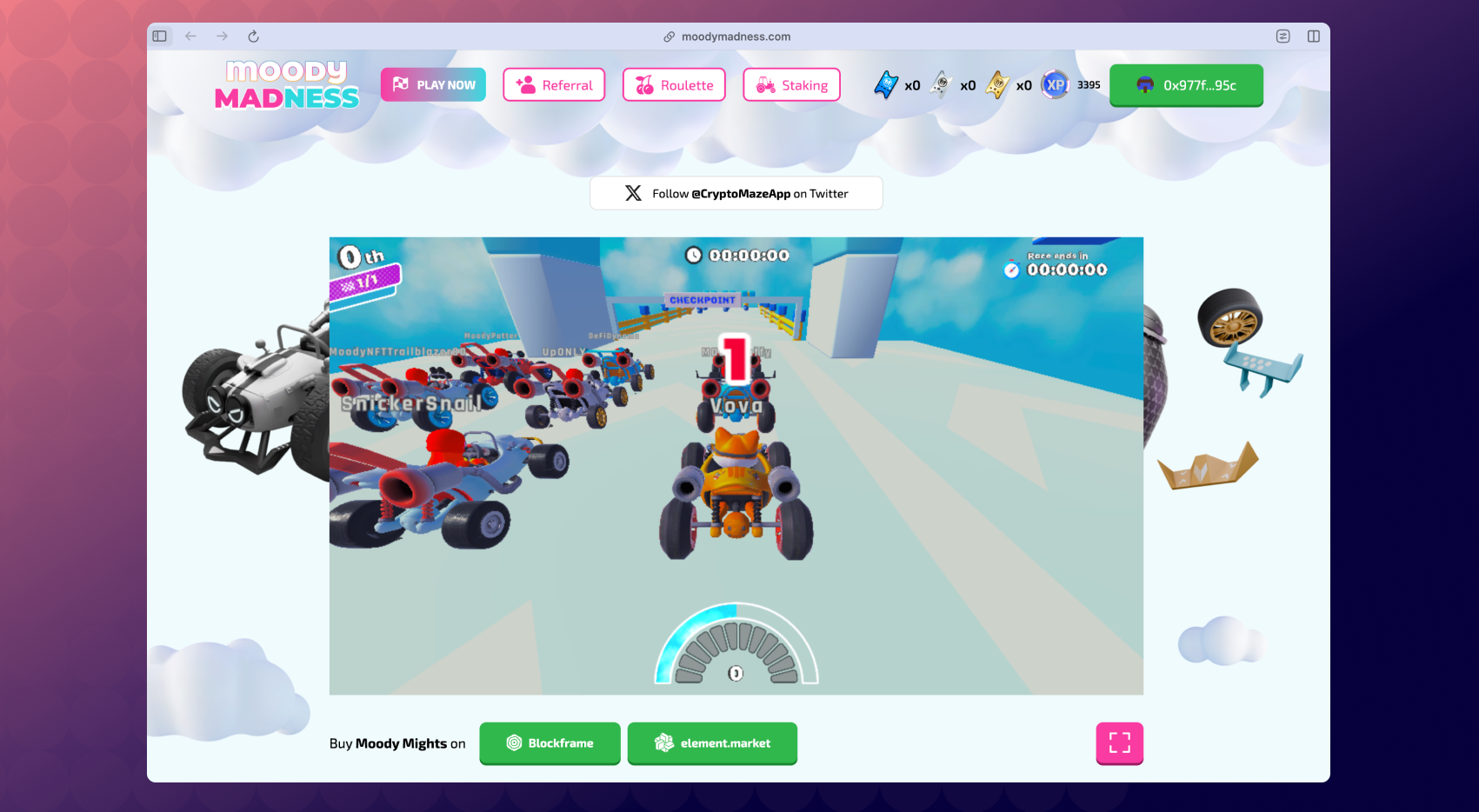Select the silver ticket icon
1479x812 pixels.
[940, 85]
